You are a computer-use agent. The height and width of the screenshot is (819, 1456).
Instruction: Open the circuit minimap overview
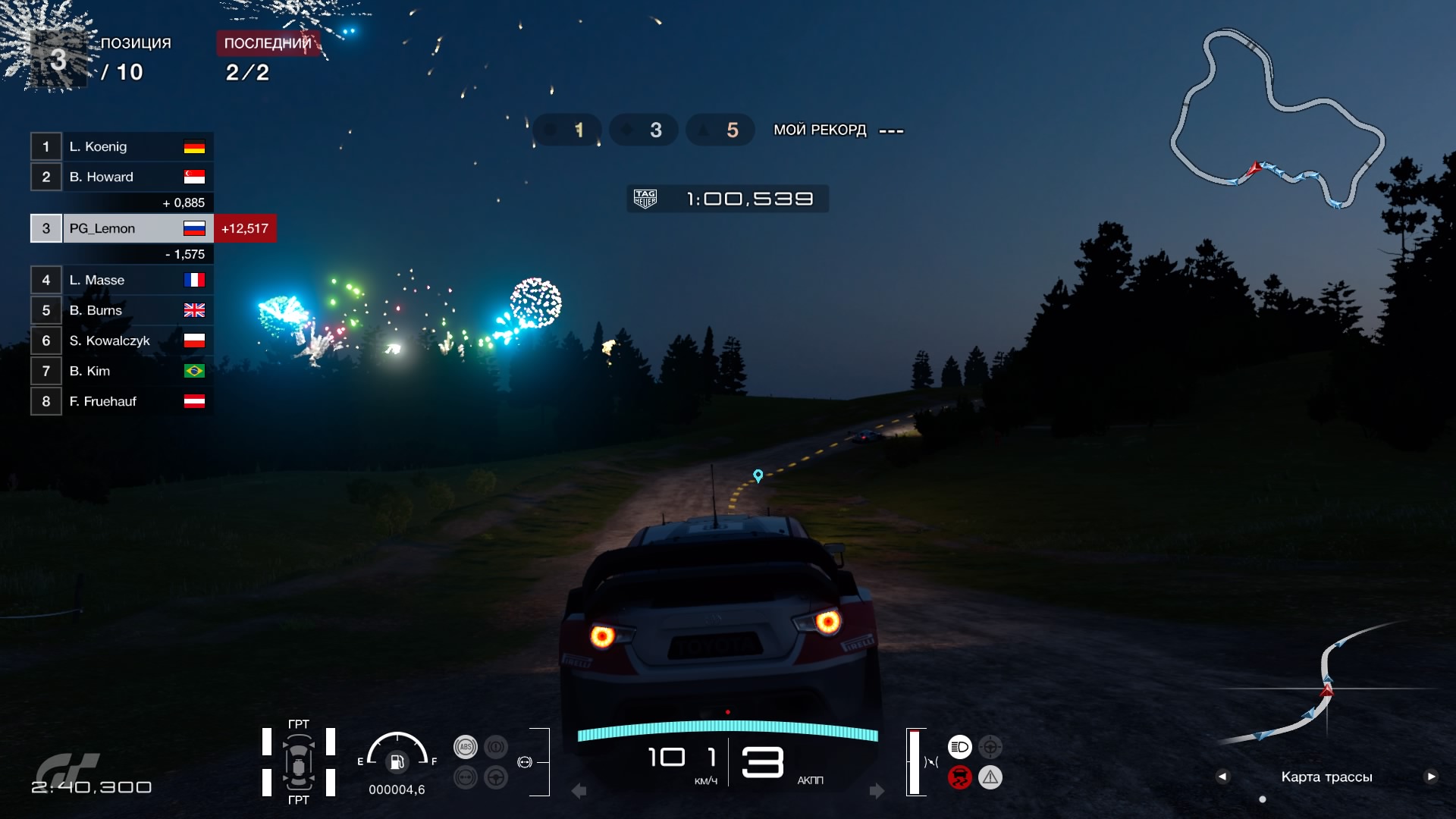(x=1278, y=118)
